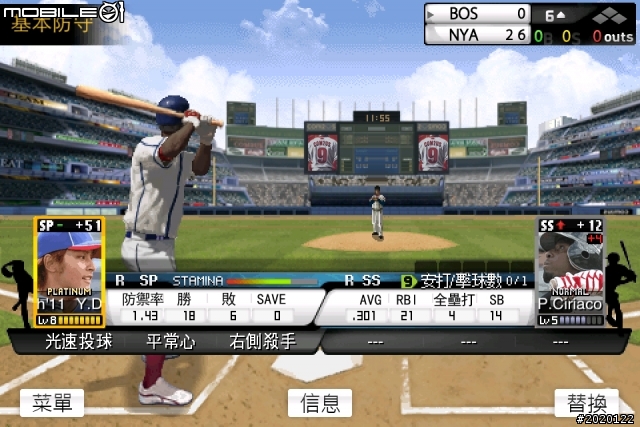Tap the 信息 info button
The height and width of the screenshot is (427, 640).
pyautogui.click(x=320, y=402)
